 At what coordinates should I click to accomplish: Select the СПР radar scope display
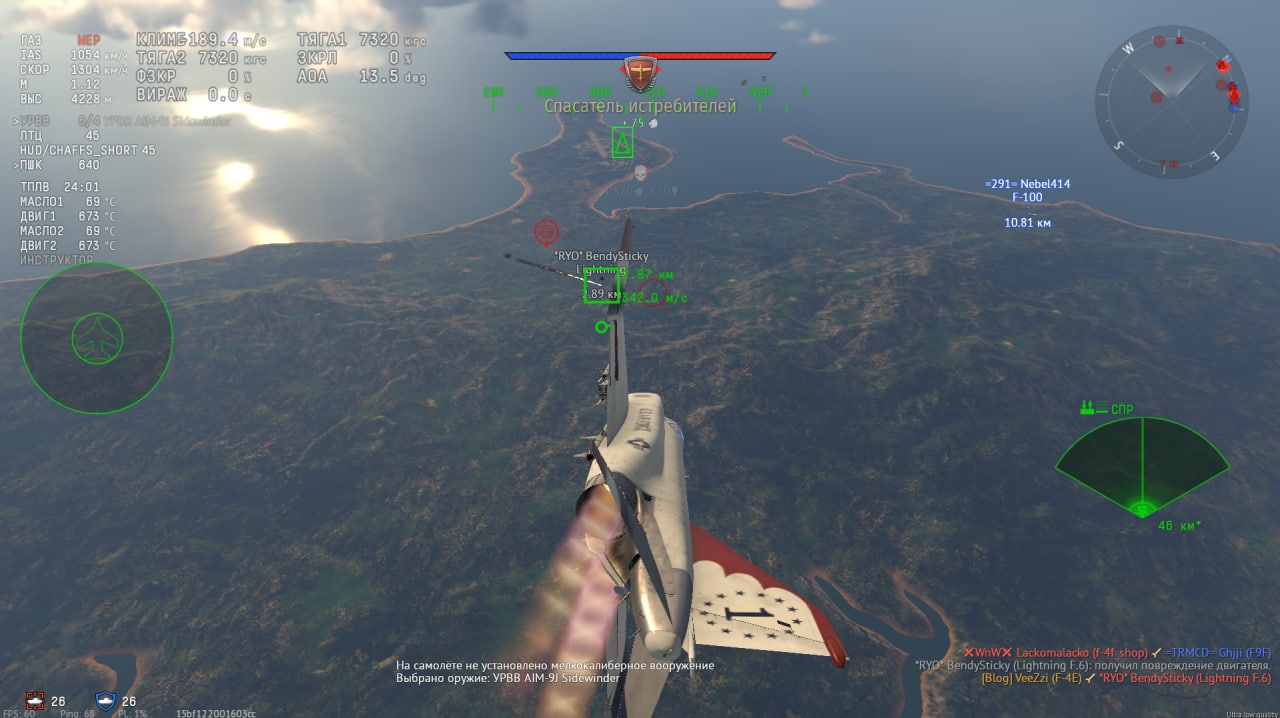tap(1141, 466)
